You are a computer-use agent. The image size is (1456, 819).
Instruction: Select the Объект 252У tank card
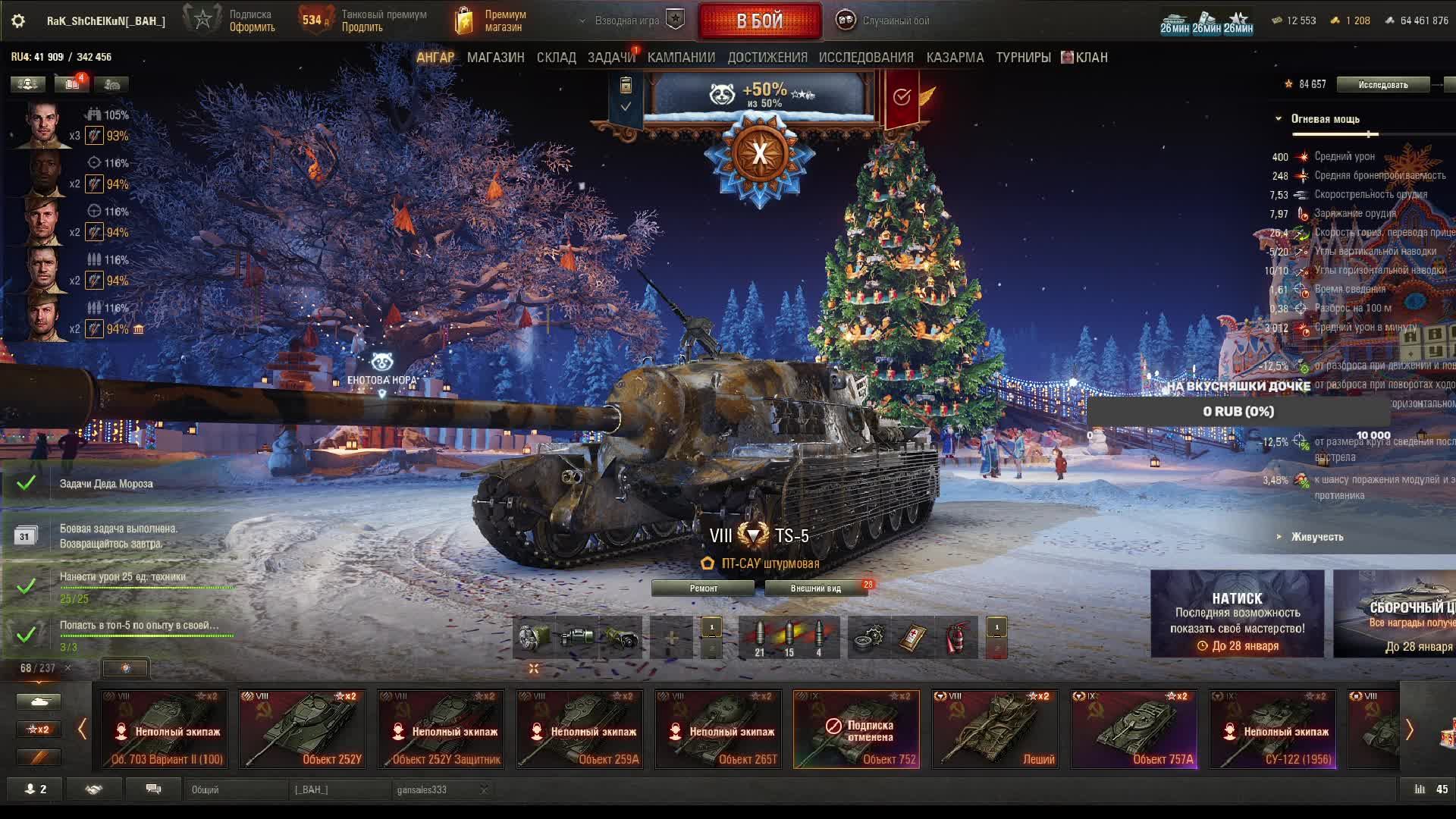(x=302, y=729)
